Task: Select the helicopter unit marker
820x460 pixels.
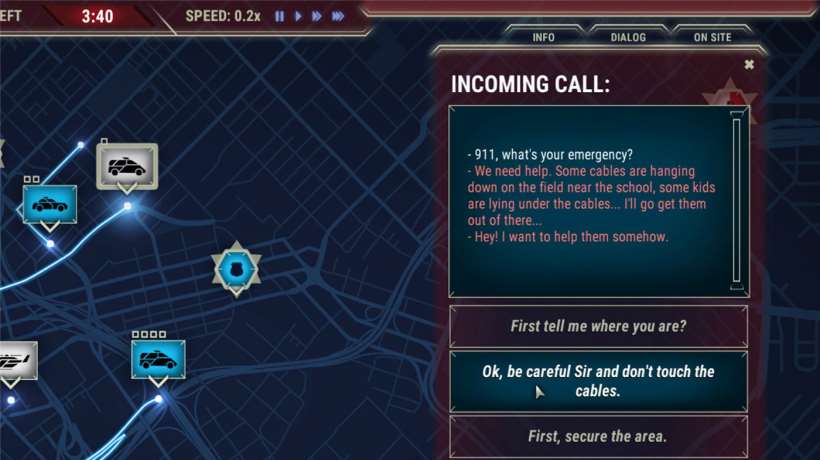Action: pyautogui.click(x=14, y=359)
